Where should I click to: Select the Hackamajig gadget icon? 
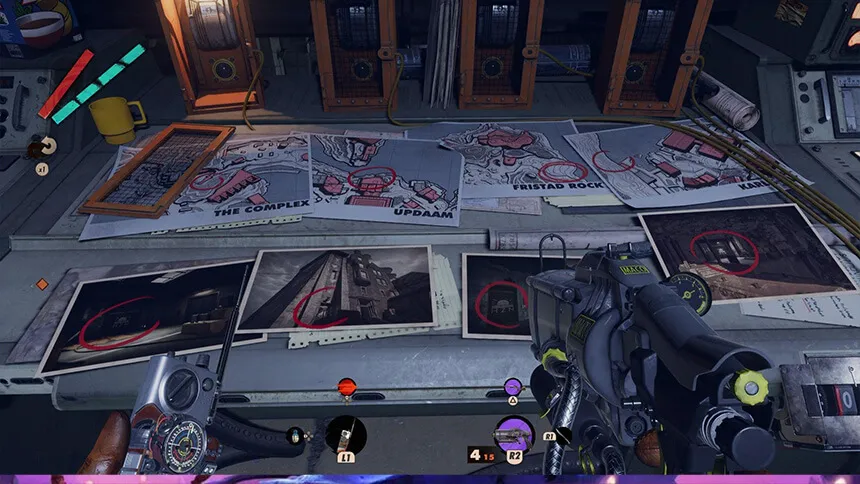coord(346,434)
